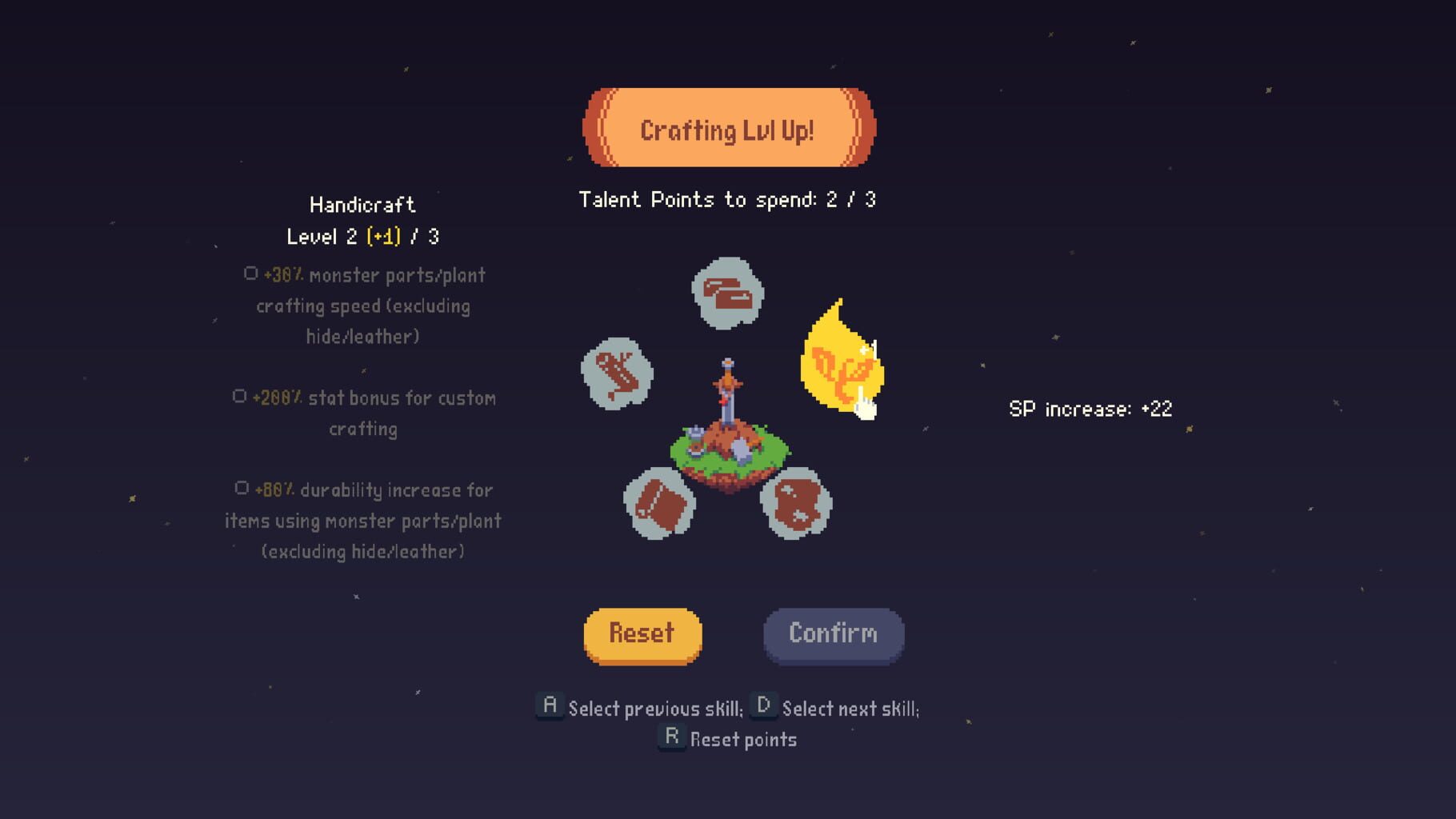Image resolution: width=1456 pixels, height=819 pixels.
Task: Click the Level 2 (+1) / 3 indicator
Action: click(364, 237)
